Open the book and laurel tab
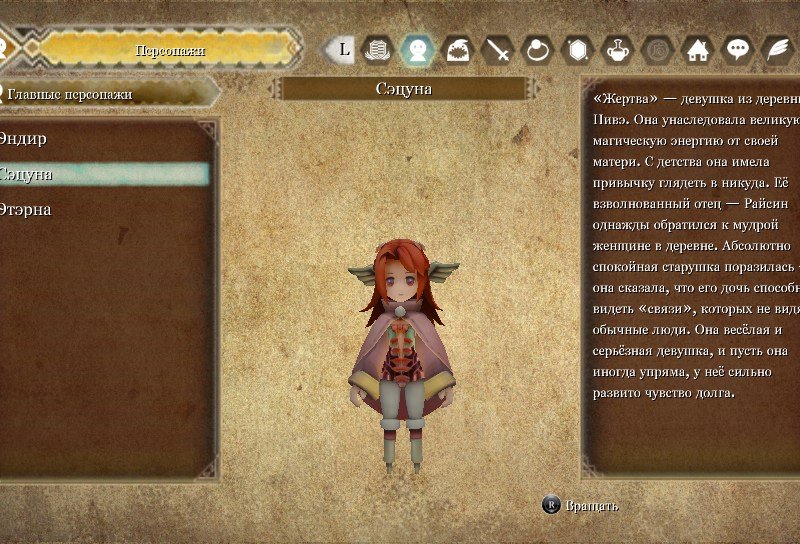 [376, 49]
